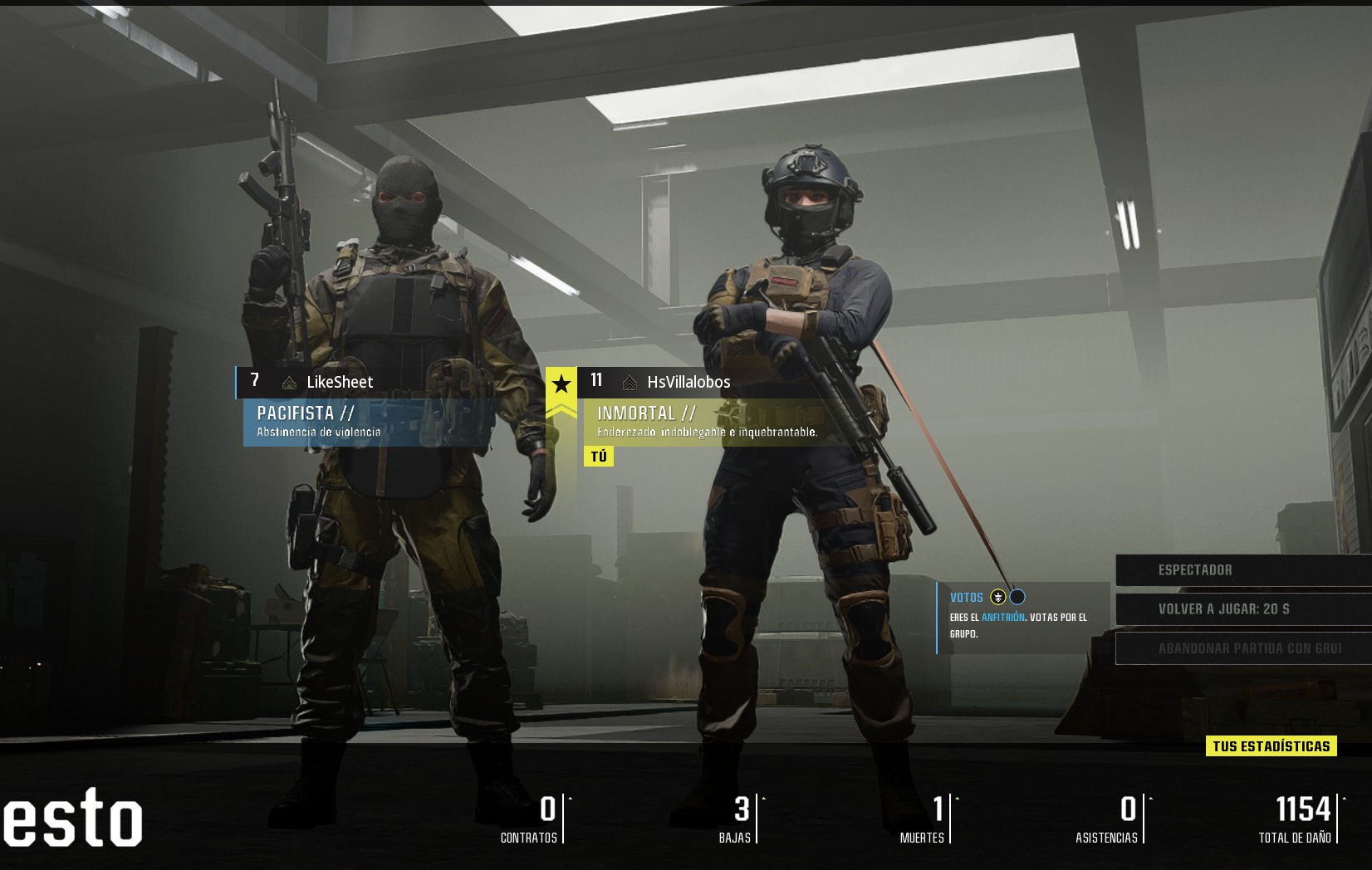Click the Anfitrión link in the votes box

1002,618
